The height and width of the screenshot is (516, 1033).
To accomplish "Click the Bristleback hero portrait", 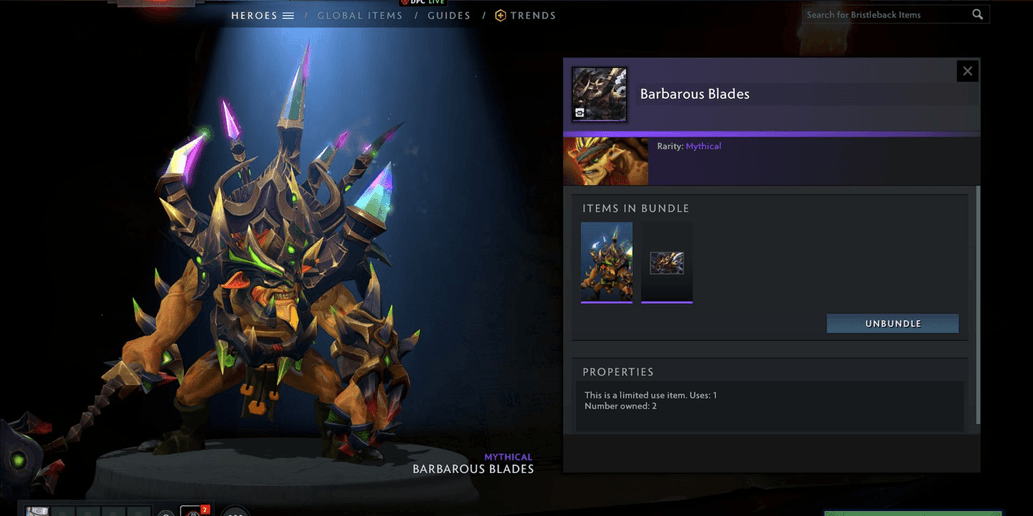I will pos(606,162).
